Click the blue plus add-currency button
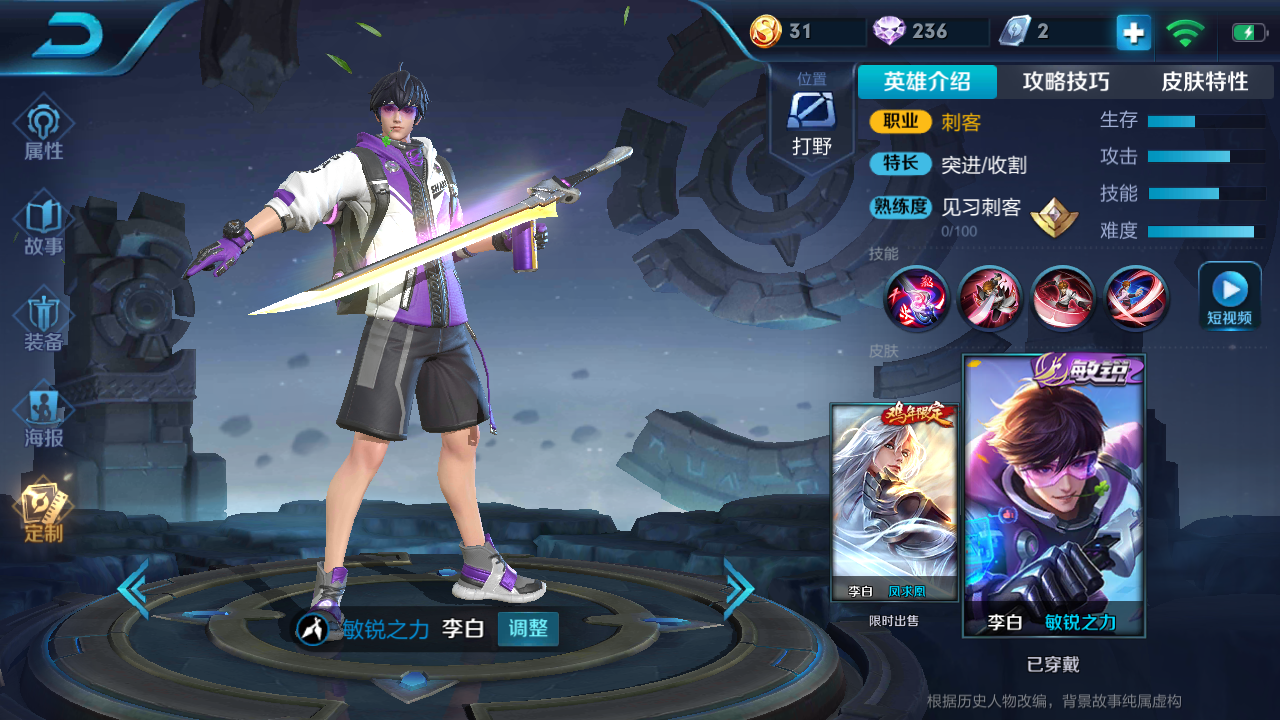The image size is (1280, 720). pos(1133,33)
